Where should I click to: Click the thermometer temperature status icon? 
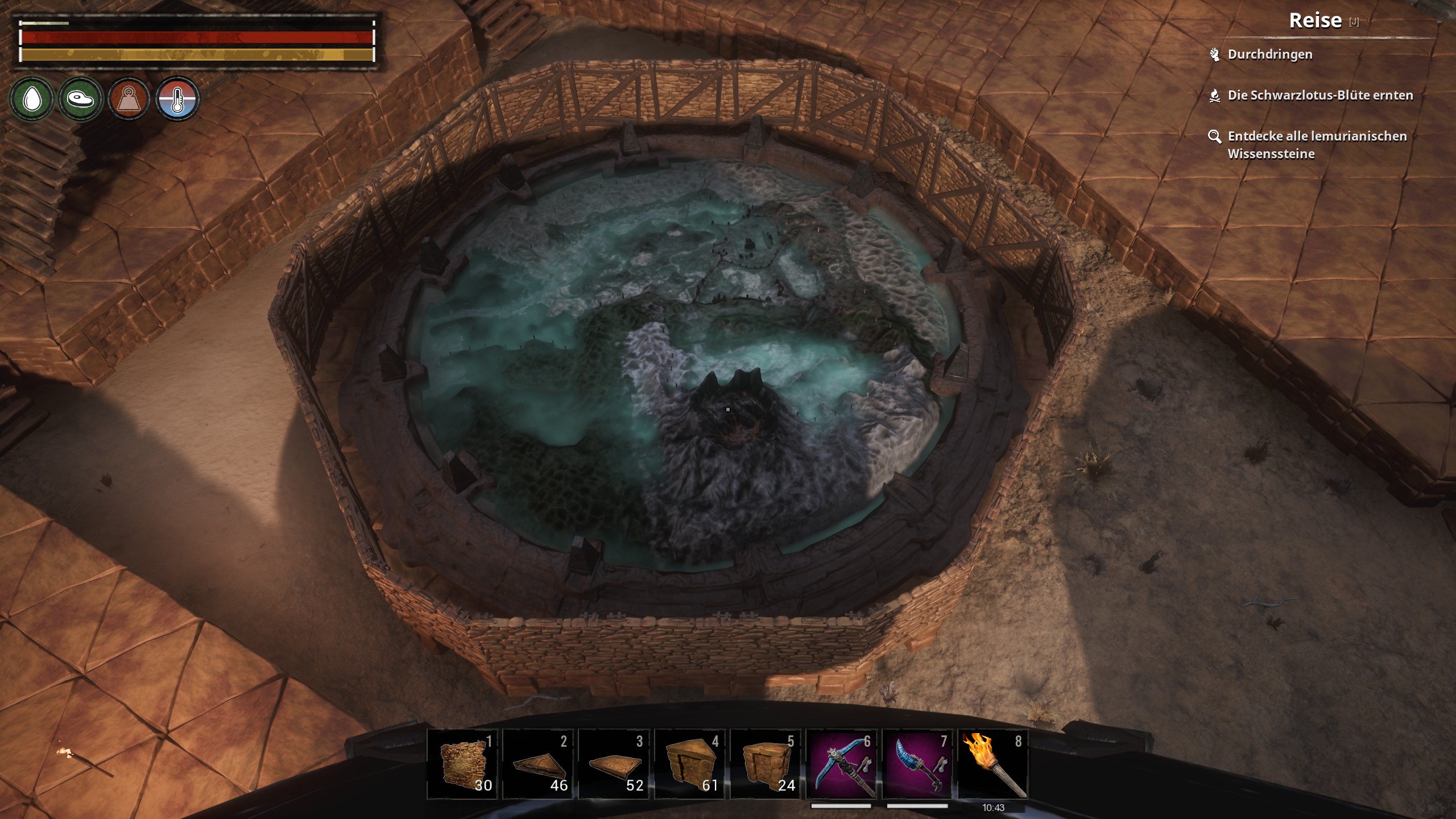177,100
